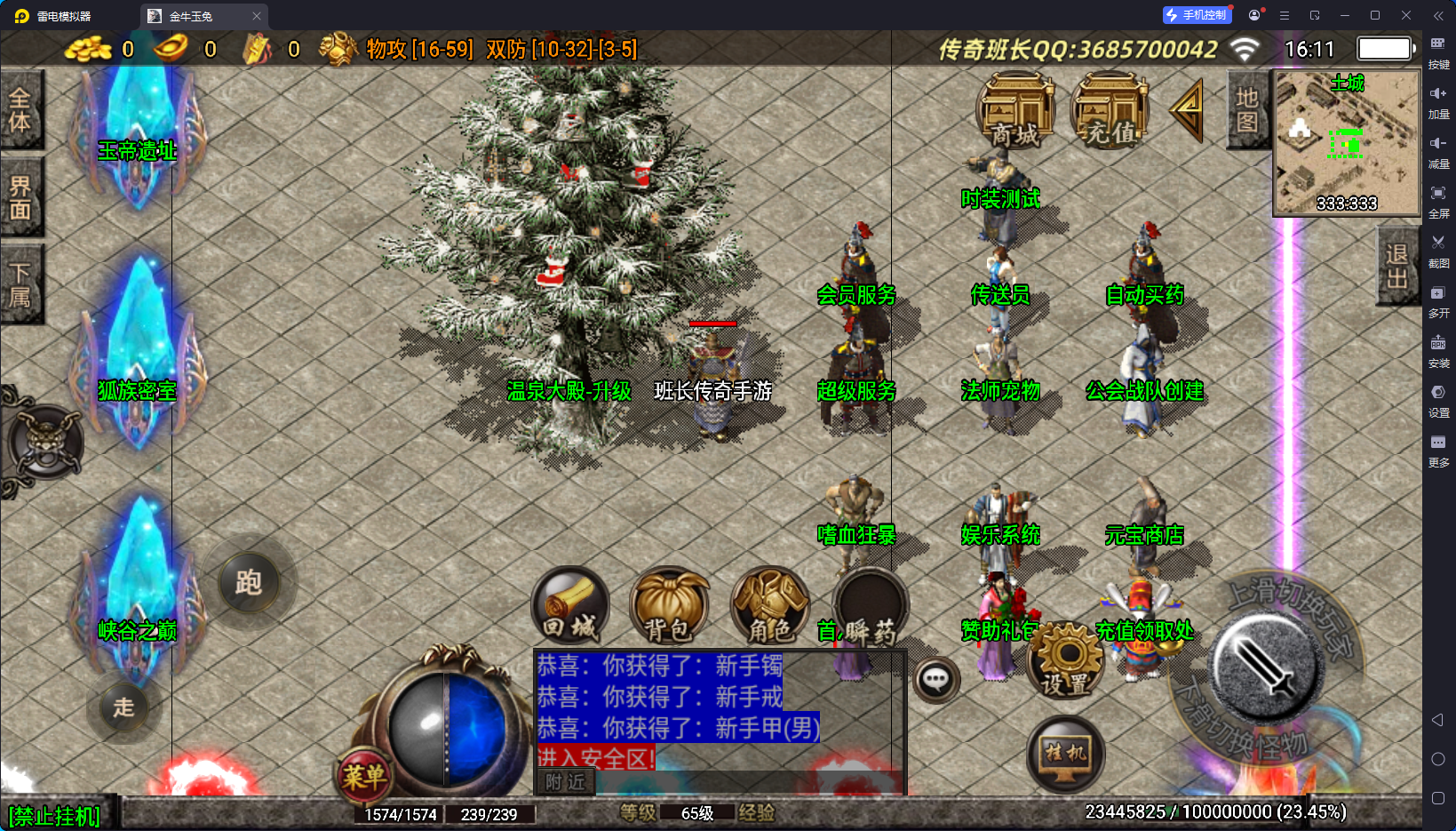Toggle 挂机 auto-battle
This screenshot has height=831, width=1456.
coord(1065,754)
